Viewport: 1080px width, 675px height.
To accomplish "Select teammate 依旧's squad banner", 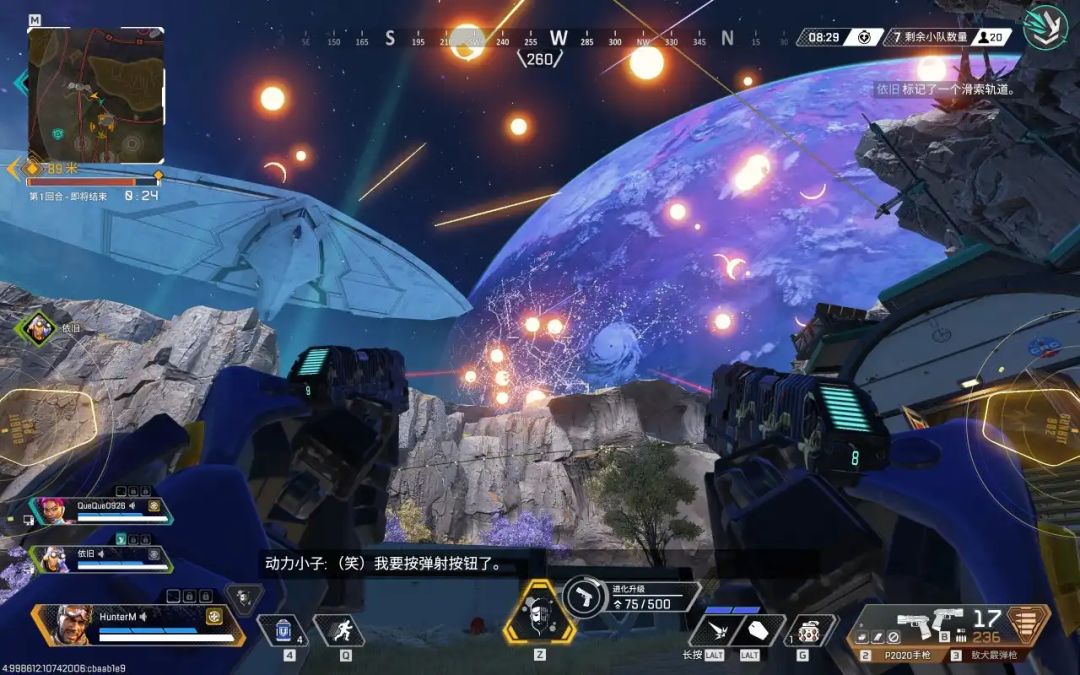I will [x=100, y=558].
